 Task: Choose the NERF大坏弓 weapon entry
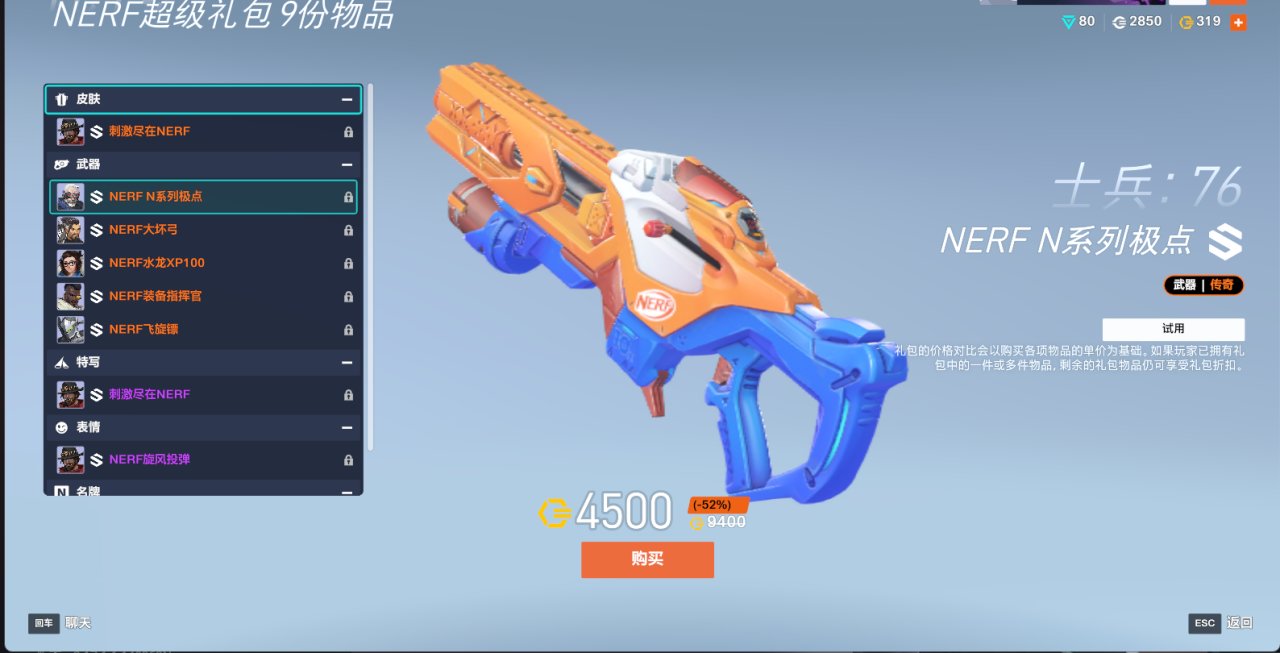point(203,230)
